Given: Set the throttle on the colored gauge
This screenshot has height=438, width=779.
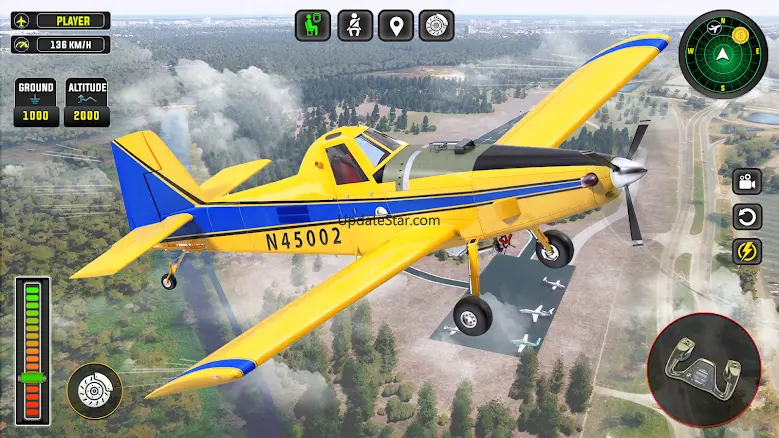Looking at the screenshot, I should (x=32, y=351).
